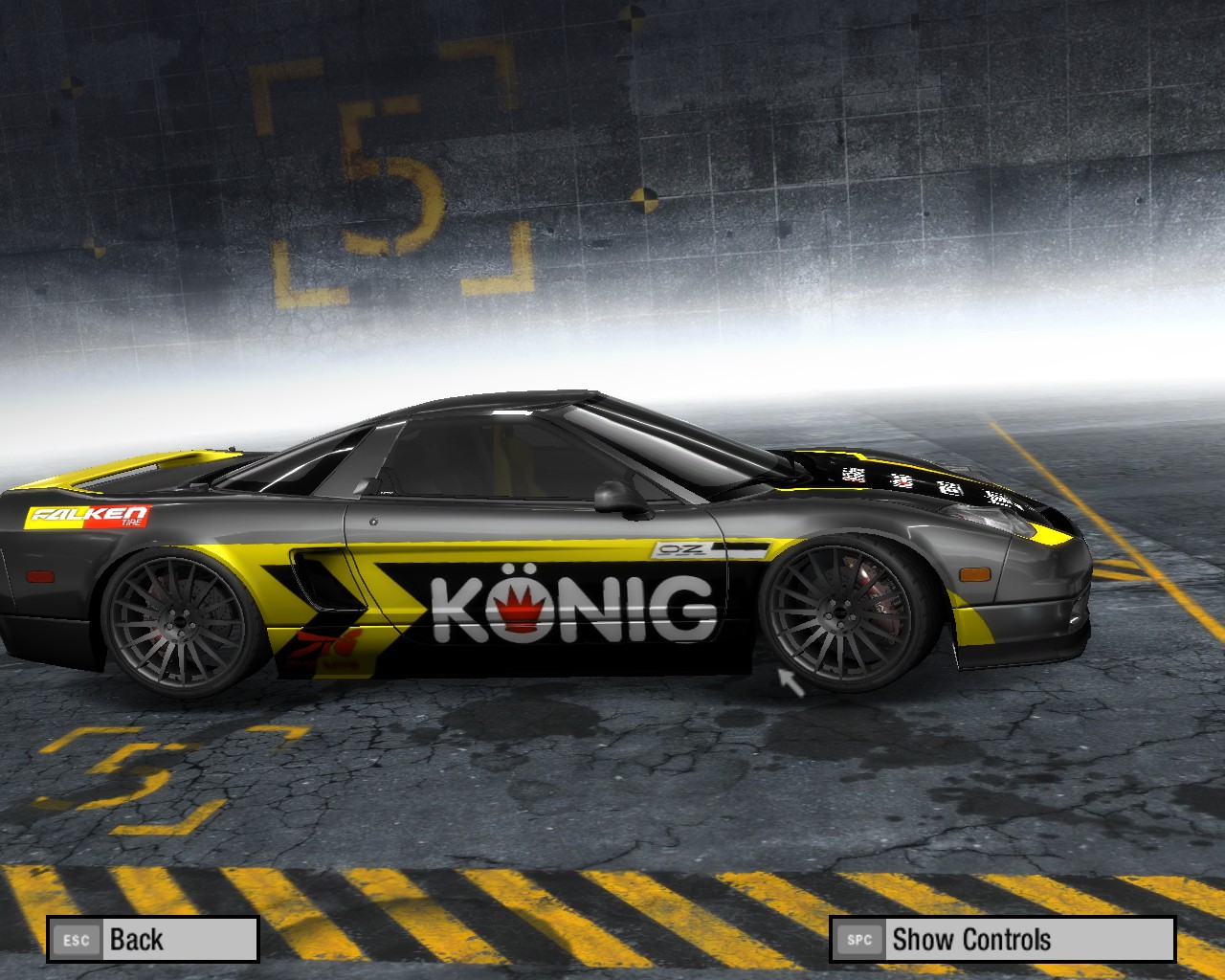
Task: Click the Back button
Action: (x=153, y=939)
